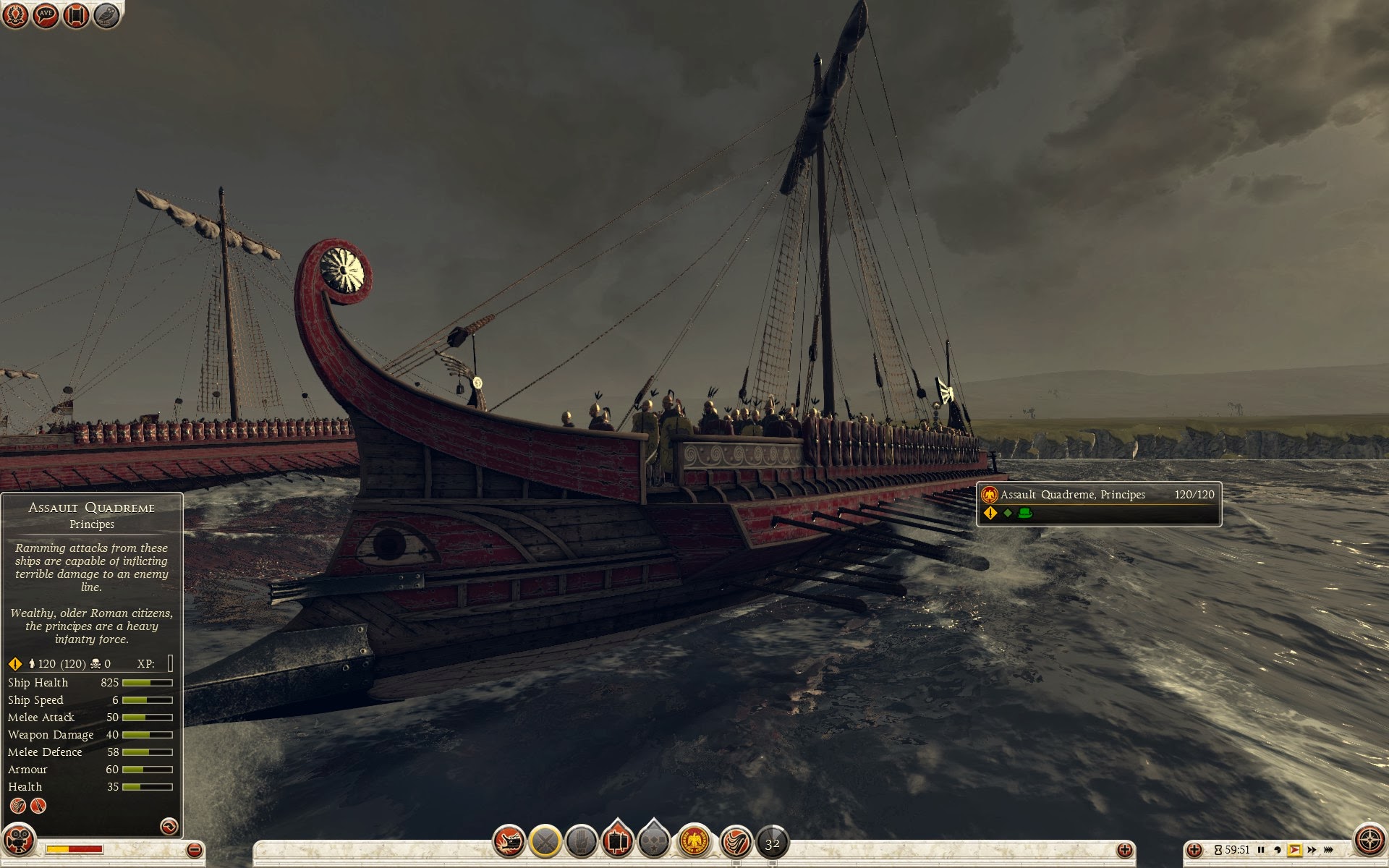
Task: Activate the dragon-head ramming ability
Action: point(509,841)
